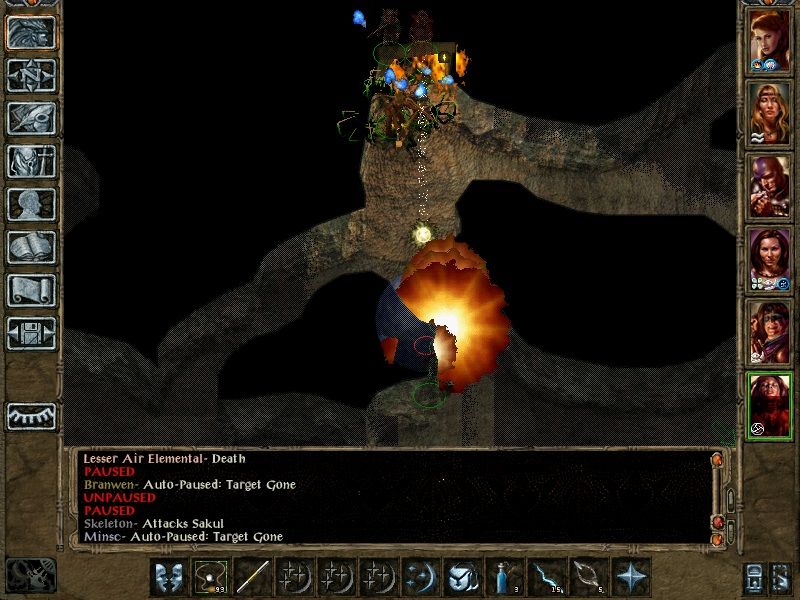Open the journal with quill button
800x600 pixels.
[31, 118]
